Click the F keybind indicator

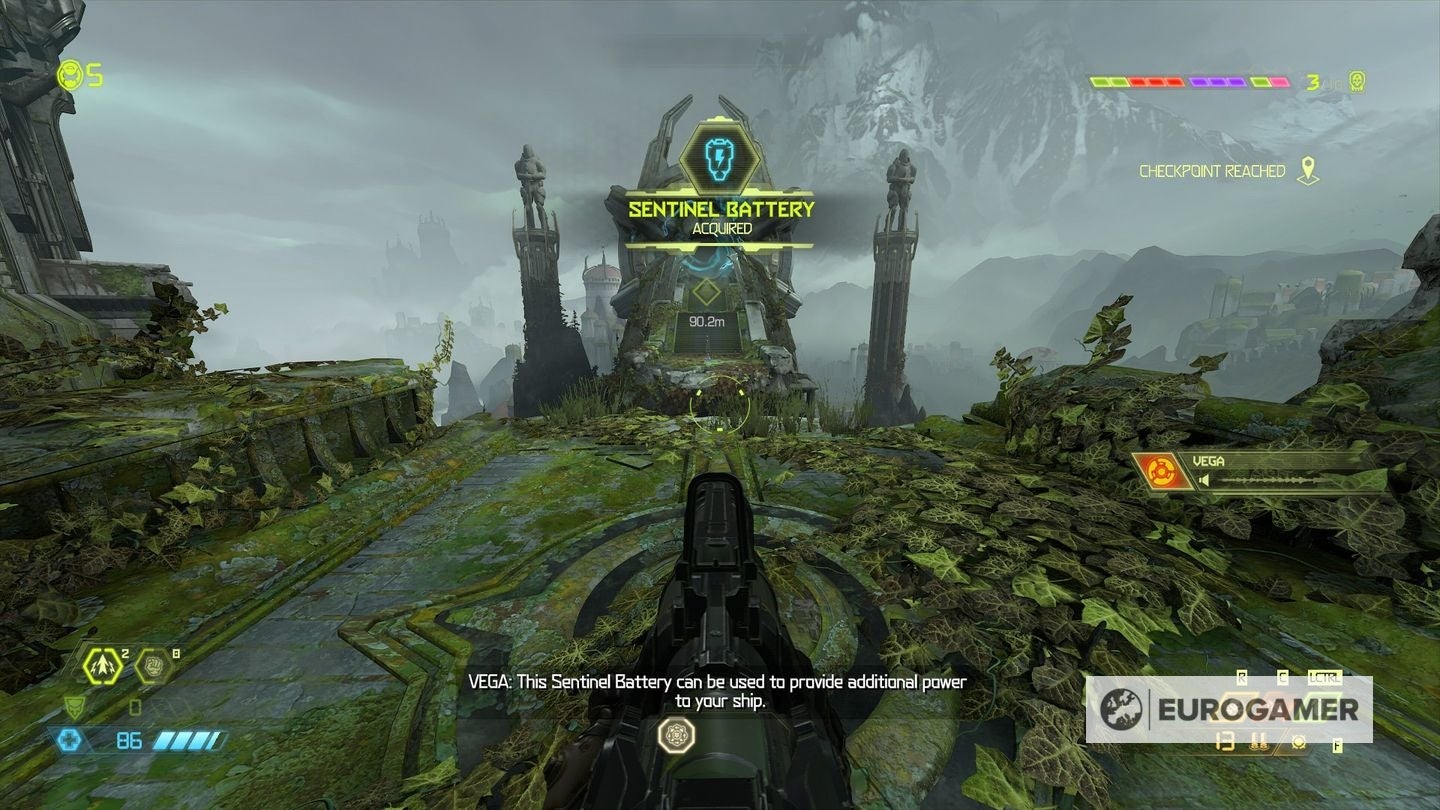[1337, 744]
